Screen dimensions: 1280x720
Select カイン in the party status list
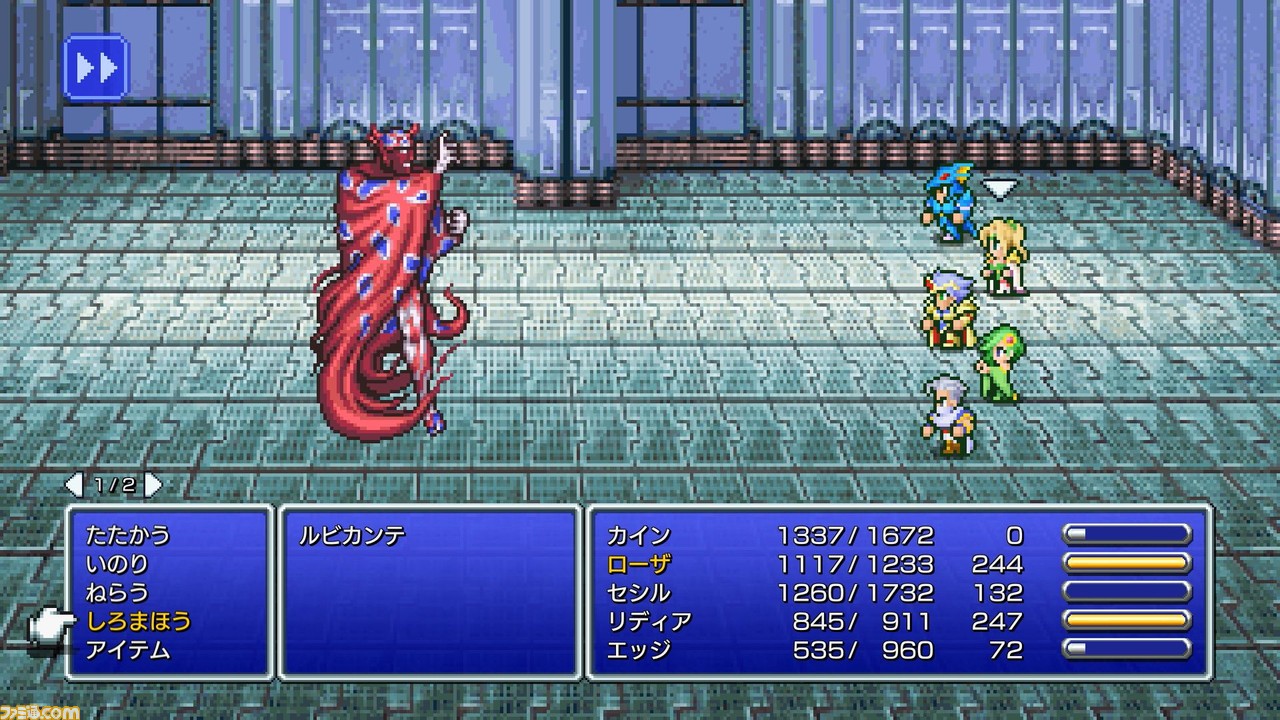coord(639,535)
